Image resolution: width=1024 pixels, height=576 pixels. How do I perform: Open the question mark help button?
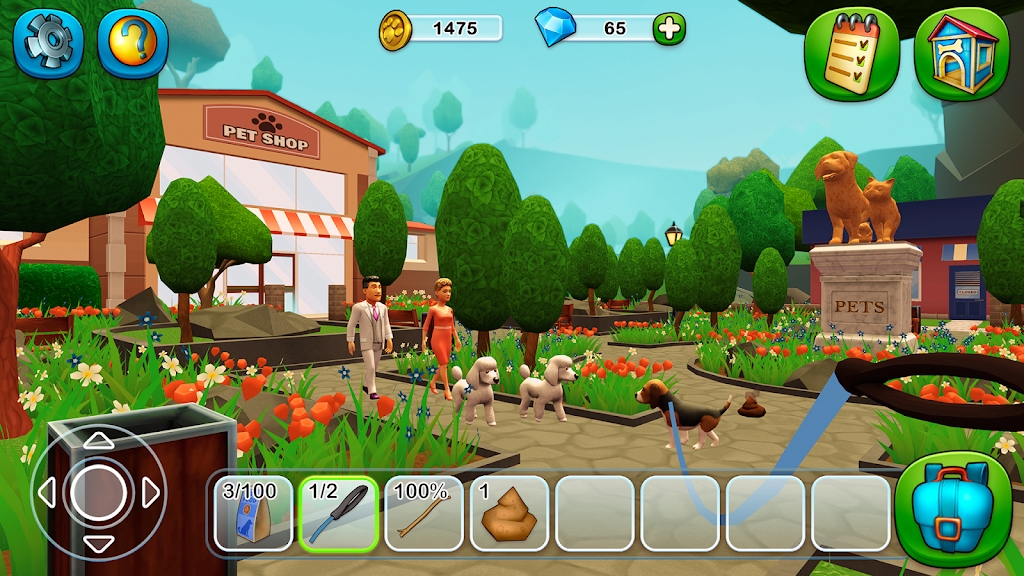(132, 42)
